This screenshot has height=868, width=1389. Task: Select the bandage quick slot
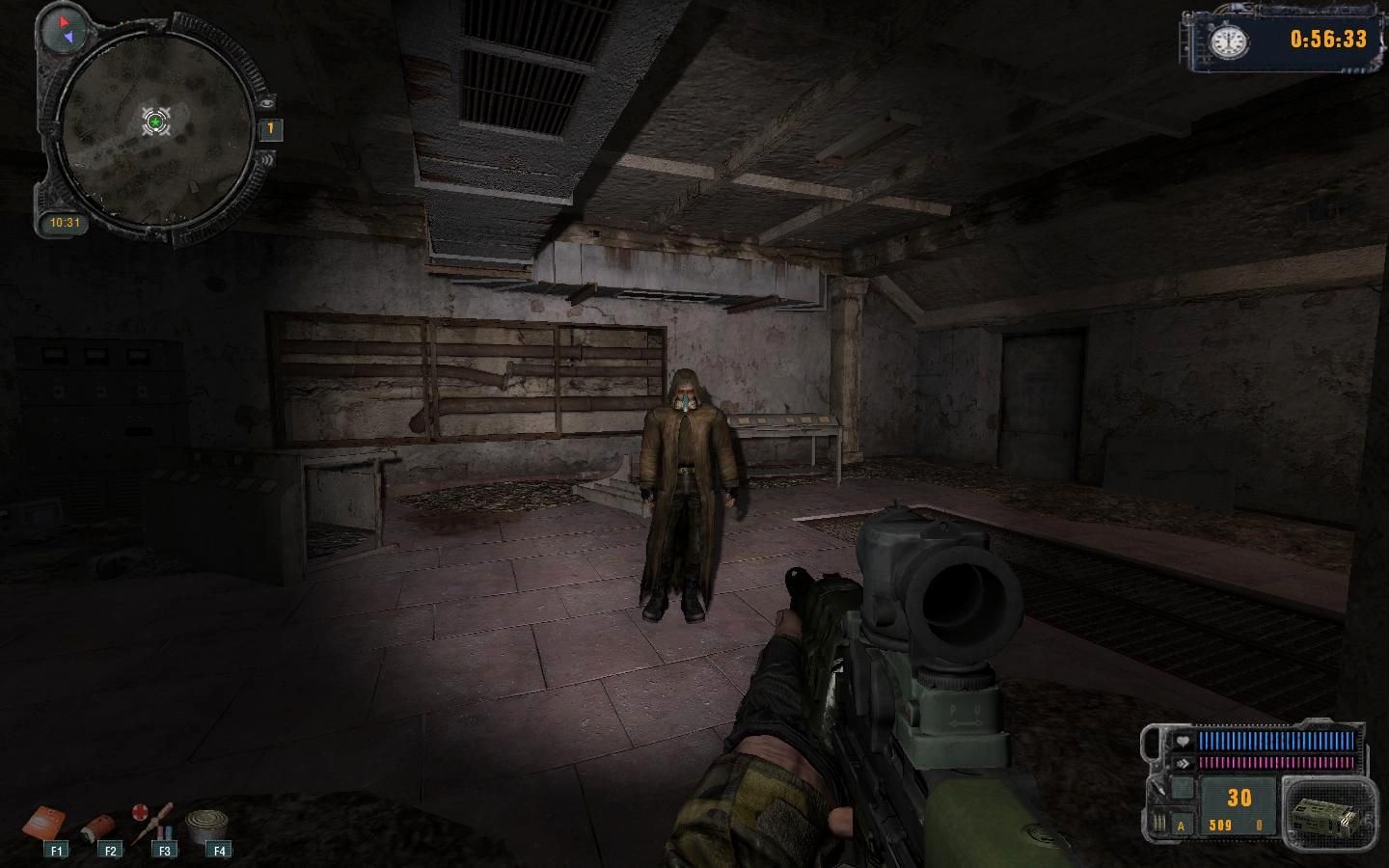(98, 827)
